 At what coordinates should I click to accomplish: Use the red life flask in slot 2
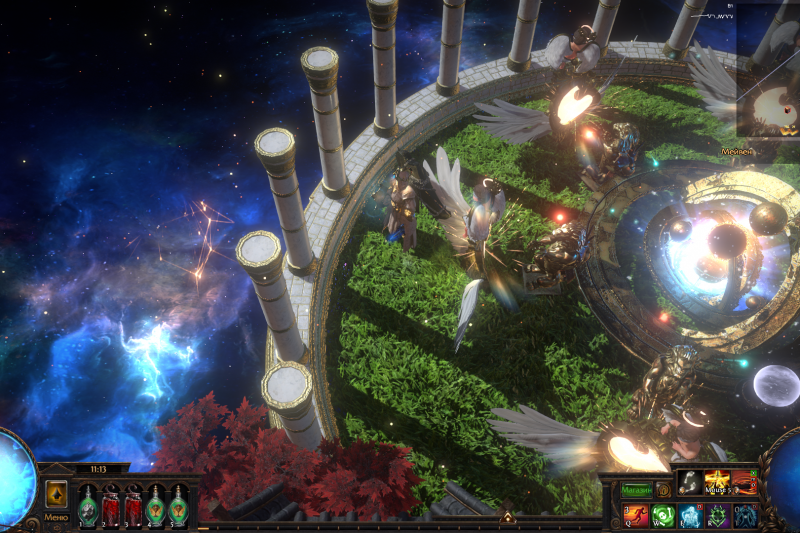pos(111,506)
